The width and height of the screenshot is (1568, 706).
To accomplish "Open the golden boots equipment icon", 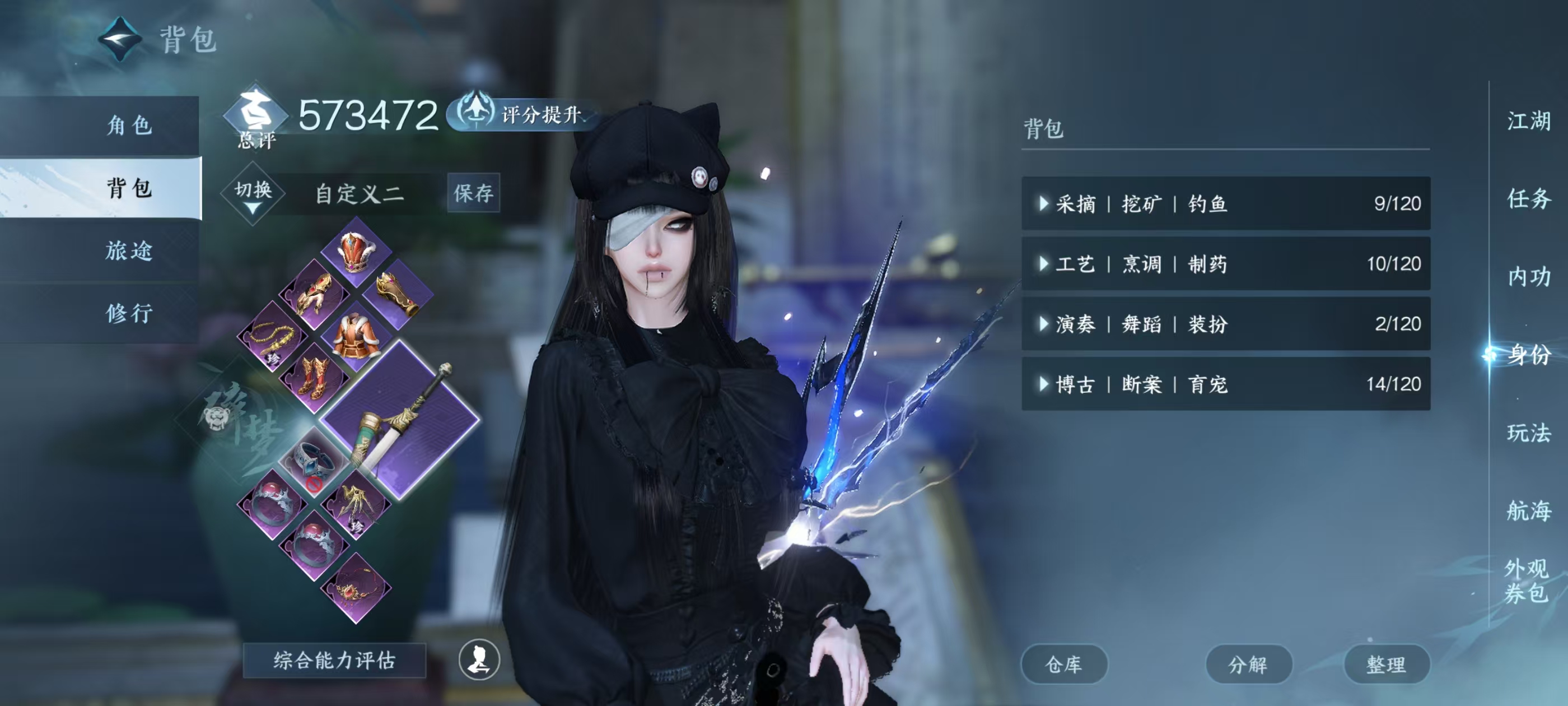I will [315, 377].
